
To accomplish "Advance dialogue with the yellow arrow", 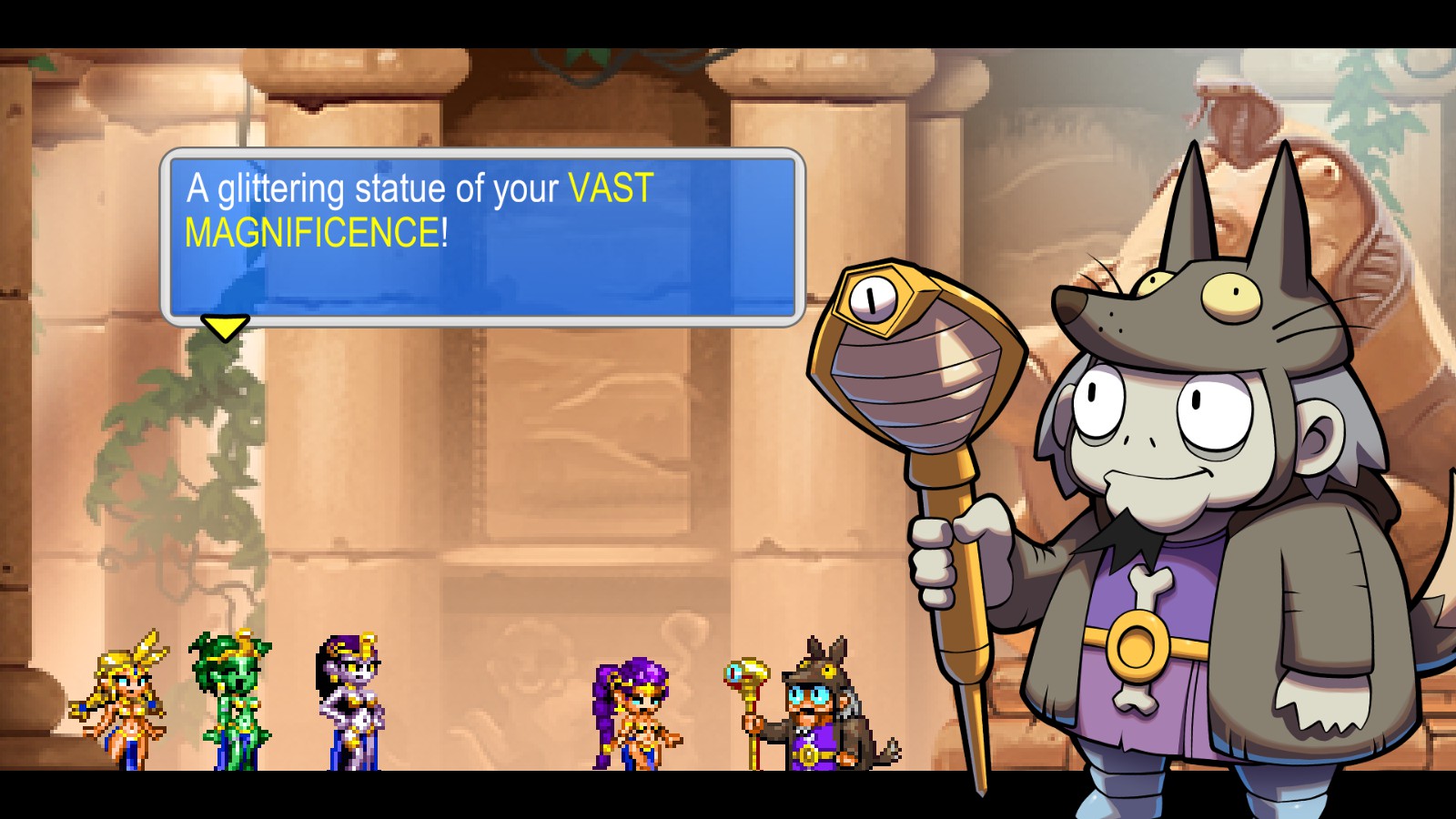I will (224, 327).
